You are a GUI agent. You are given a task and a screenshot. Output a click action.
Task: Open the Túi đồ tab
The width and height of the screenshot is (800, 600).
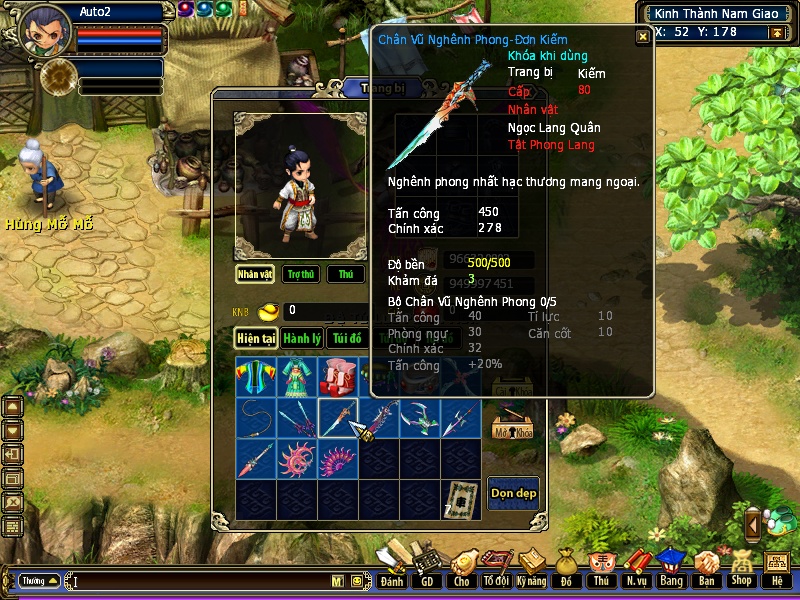coord(346,339)
